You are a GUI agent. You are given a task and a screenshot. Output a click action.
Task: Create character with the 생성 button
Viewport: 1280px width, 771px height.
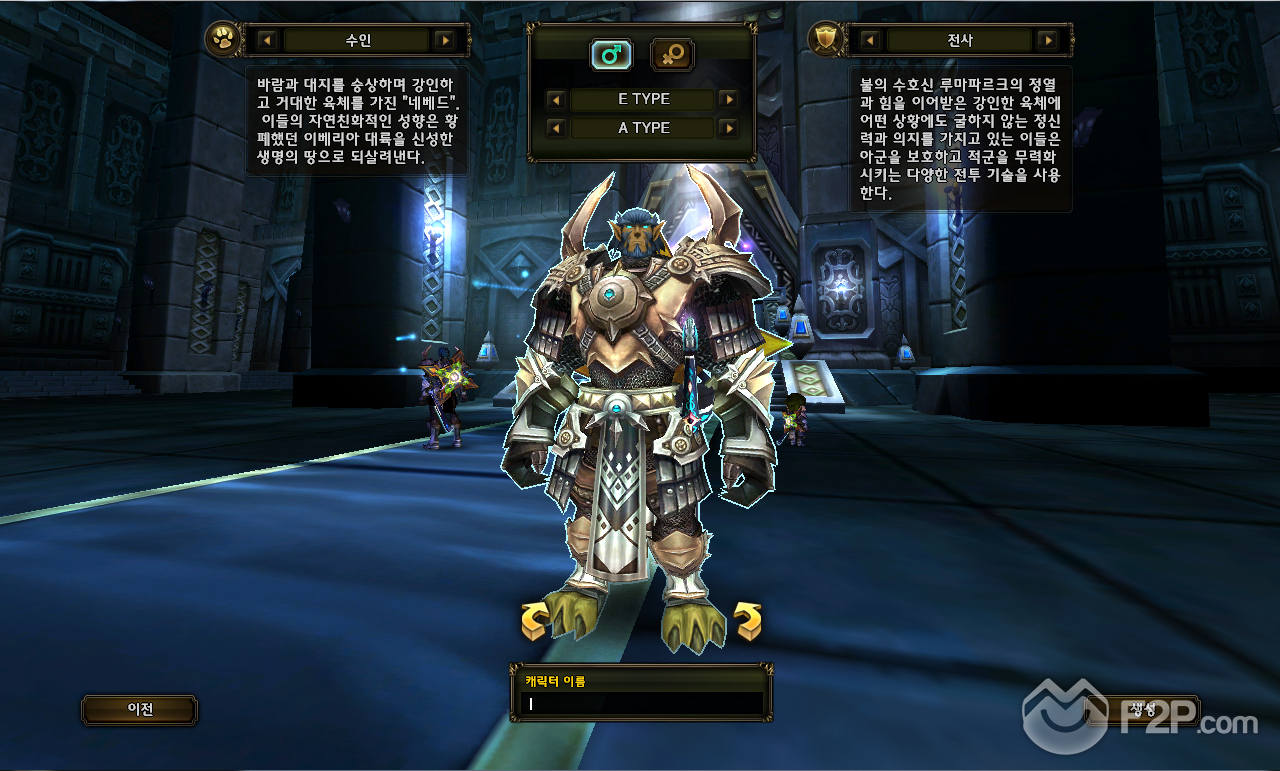coord(1142,710)
